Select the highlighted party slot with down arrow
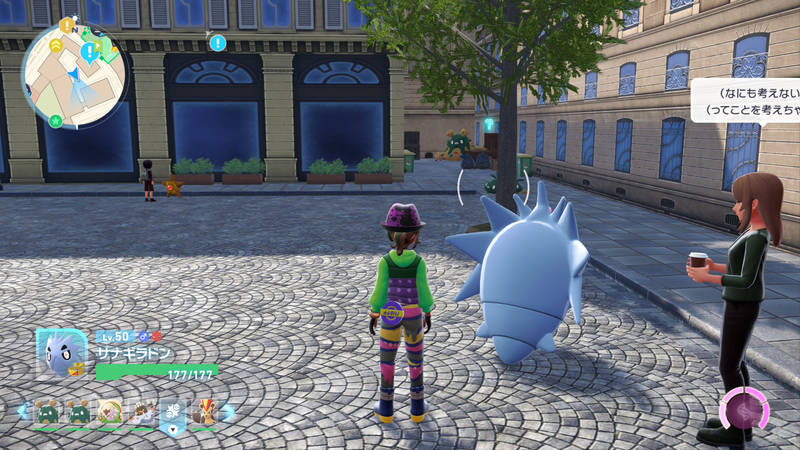 (x=172, y=412)
